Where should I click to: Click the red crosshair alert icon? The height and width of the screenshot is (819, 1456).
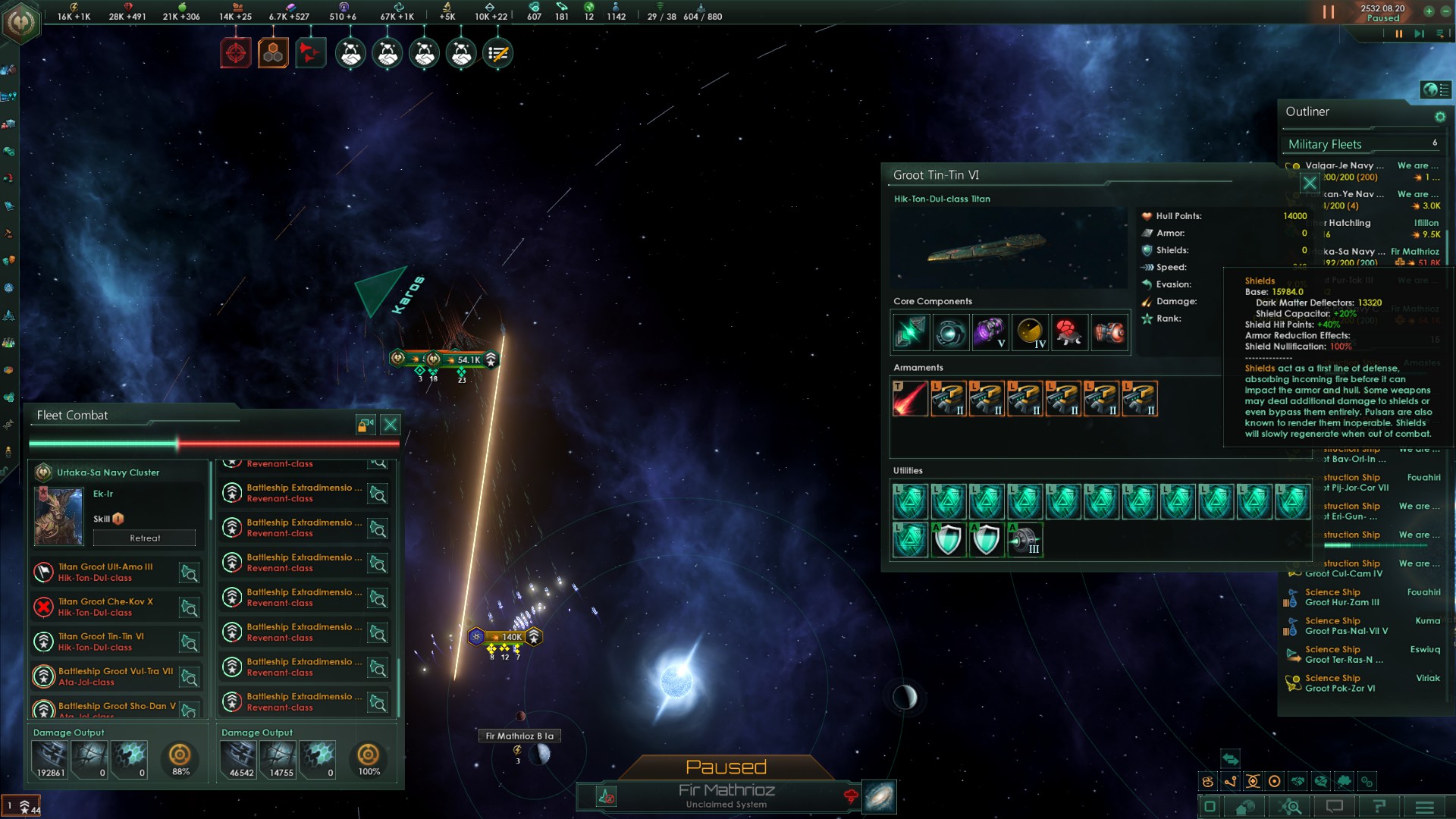236,53
